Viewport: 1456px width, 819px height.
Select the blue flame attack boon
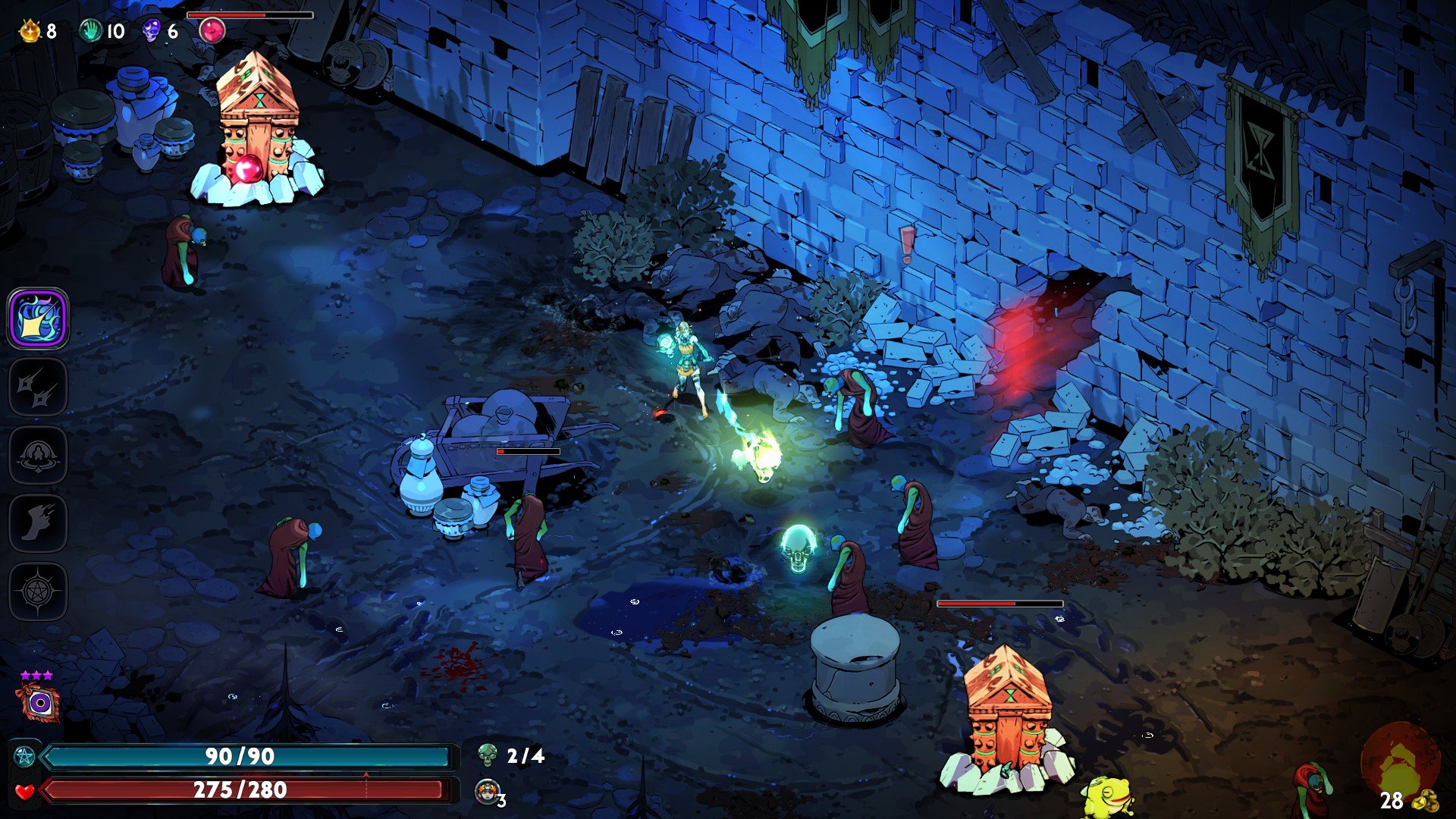point(39,318)
